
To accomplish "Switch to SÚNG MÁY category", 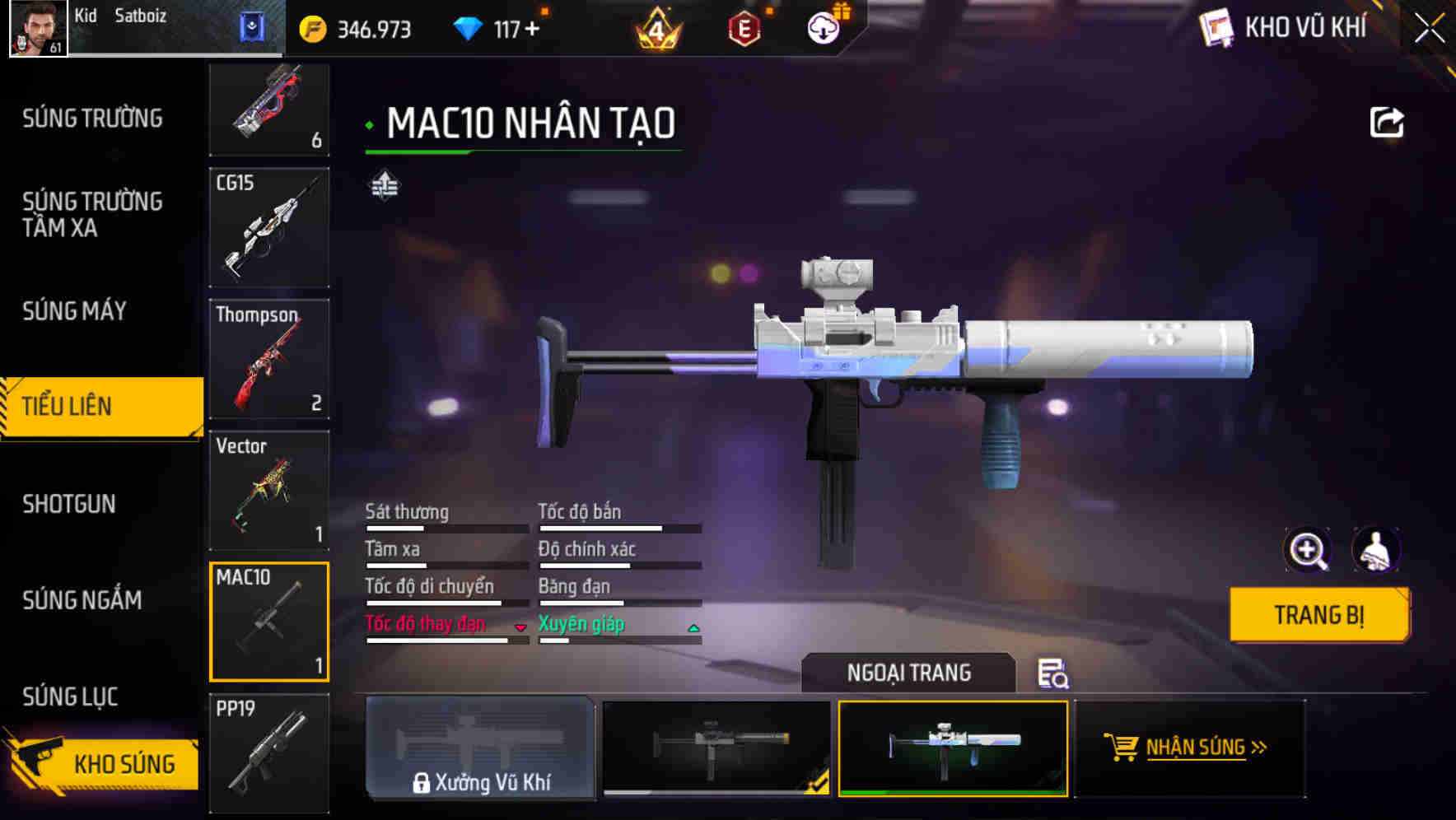I will (74, 311).
